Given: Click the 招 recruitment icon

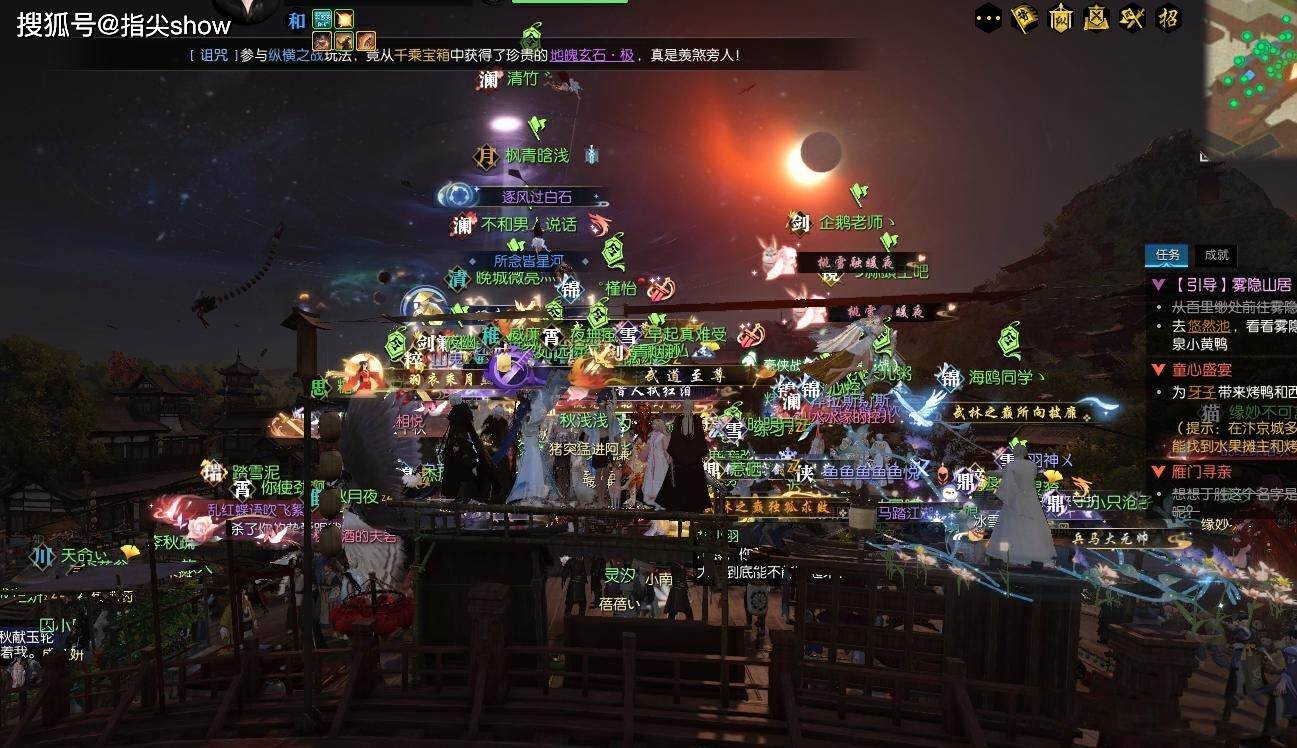Looking at the screenshot, I should pyautogui.click(x=1167, y=18).
